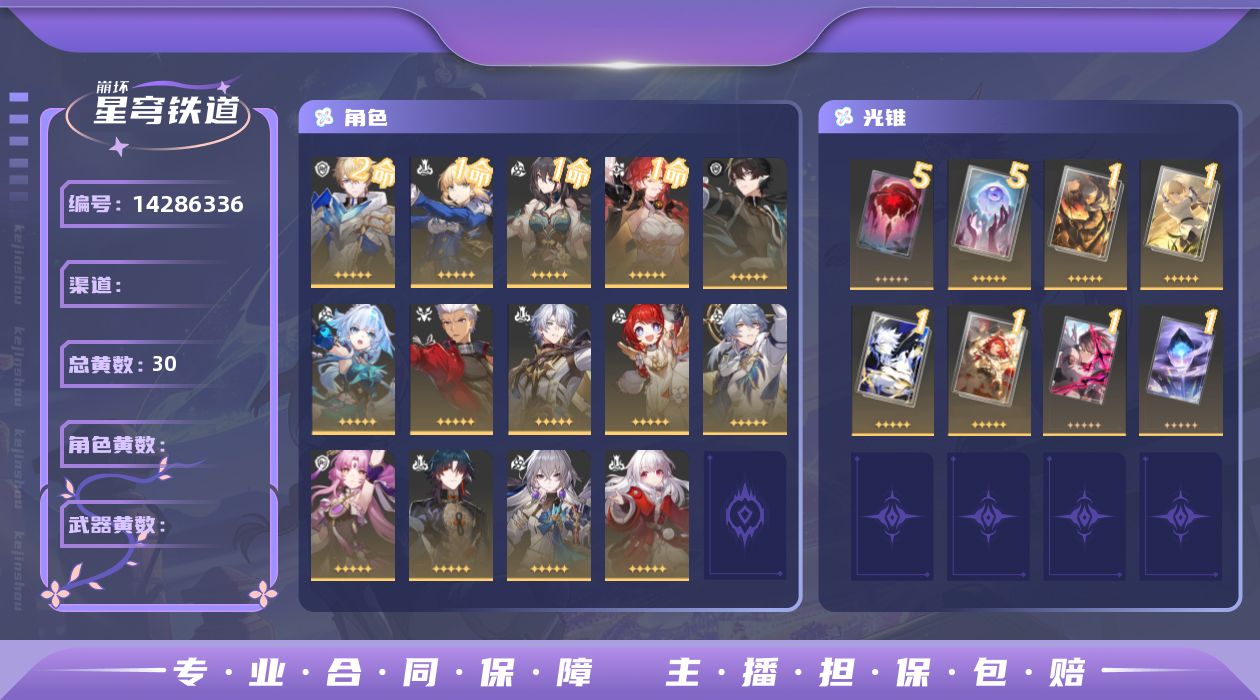Screen dimensions: 1260x700
Task: Select the silver-haired Bronya character card
Action: tap(548, 515)
